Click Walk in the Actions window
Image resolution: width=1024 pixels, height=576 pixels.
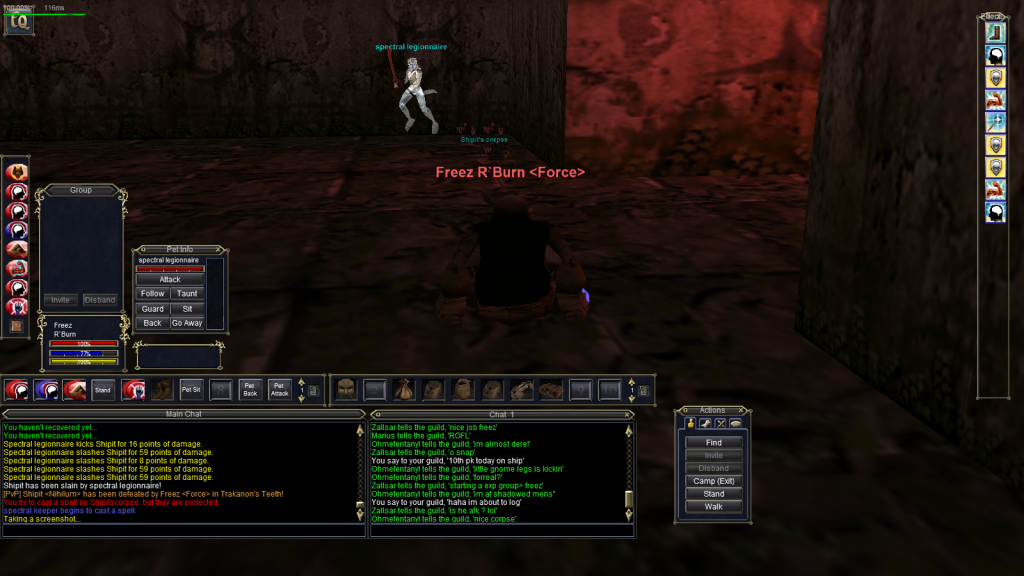(x=713, y=507)
